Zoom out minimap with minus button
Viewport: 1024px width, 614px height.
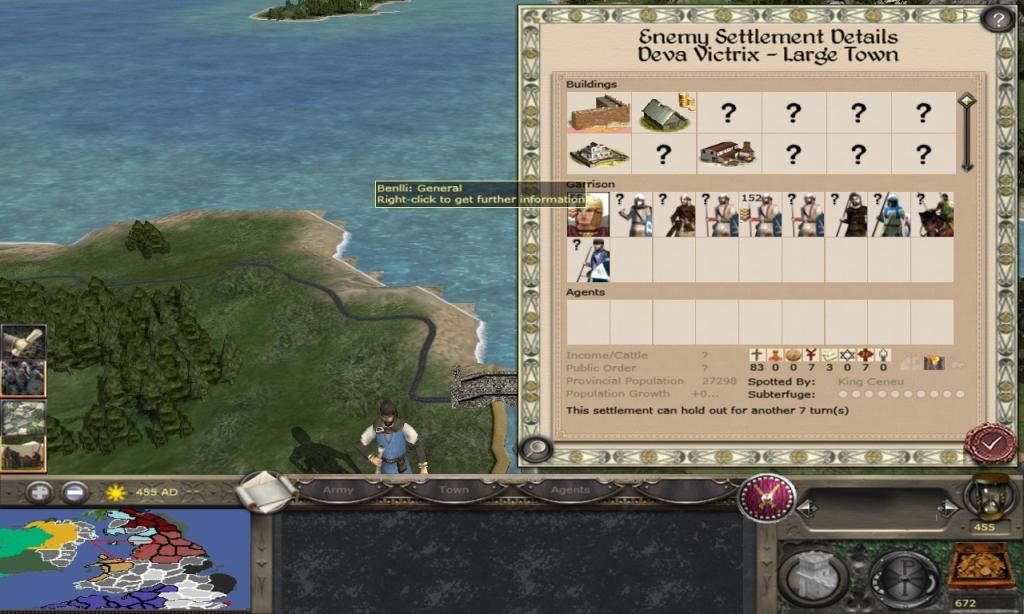[x=74, y=492]
